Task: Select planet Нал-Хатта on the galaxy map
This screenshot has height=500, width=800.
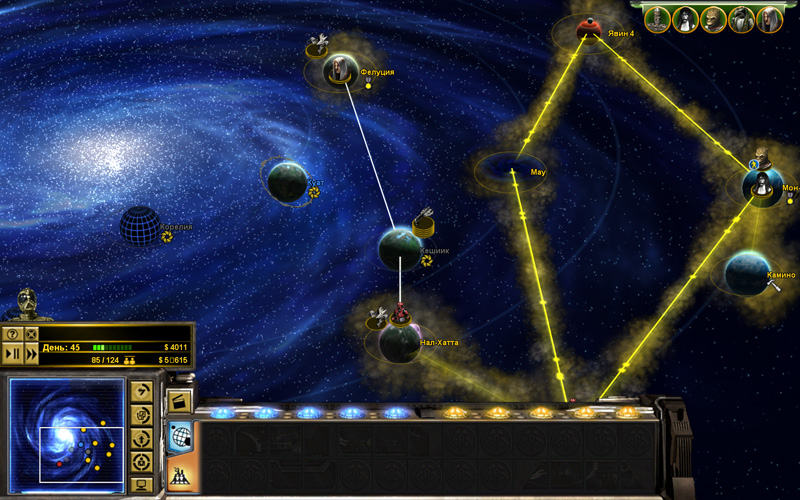Action: tap(399, 343)
